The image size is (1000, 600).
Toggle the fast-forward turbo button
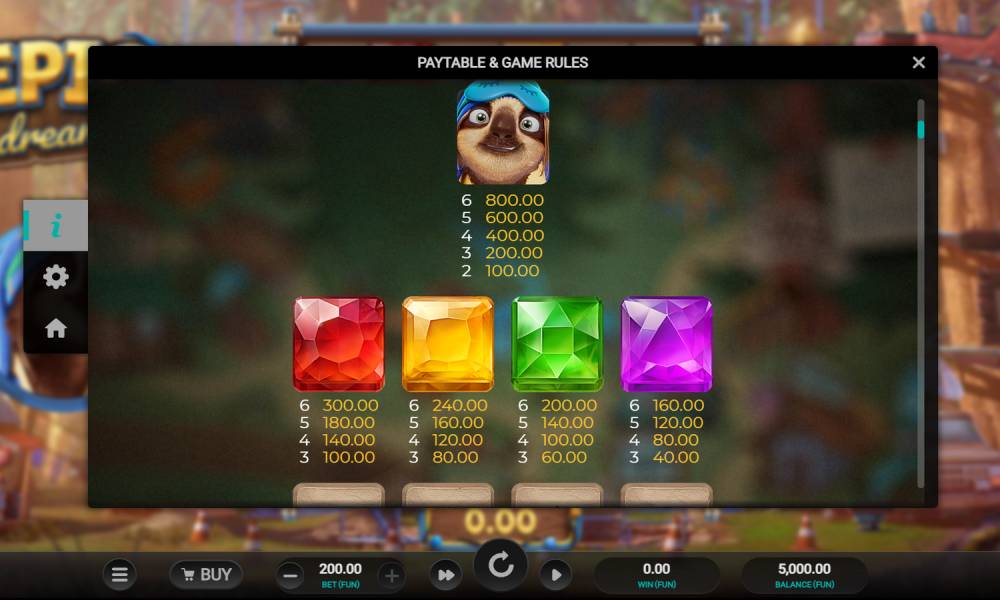445,574
